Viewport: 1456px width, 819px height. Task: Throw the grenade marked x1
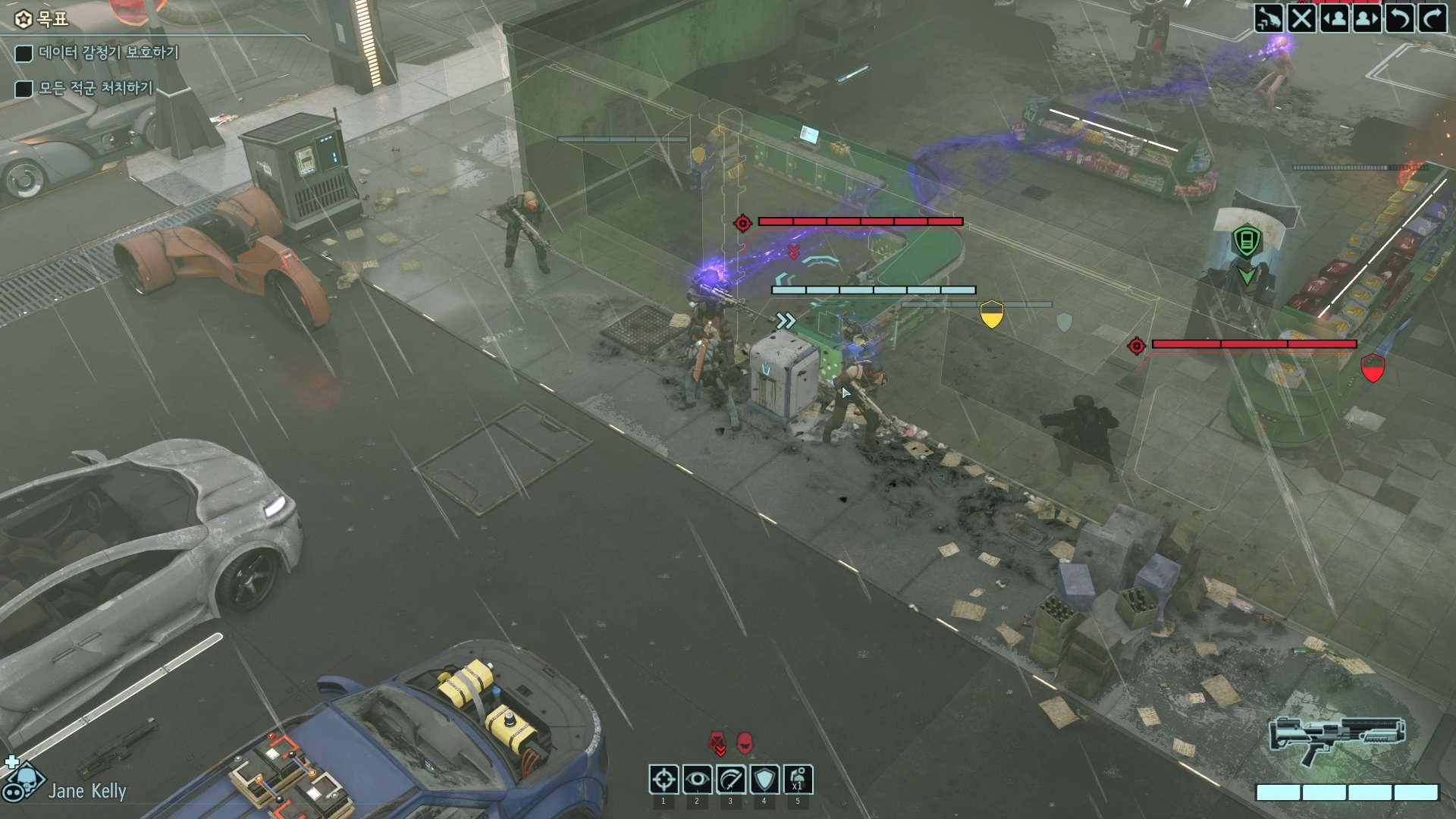tap(797, 779)
